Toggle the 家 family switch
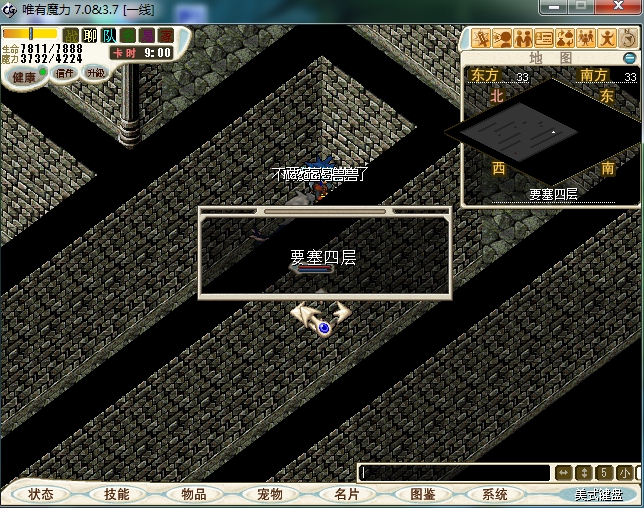 click(x=166, y=36)
